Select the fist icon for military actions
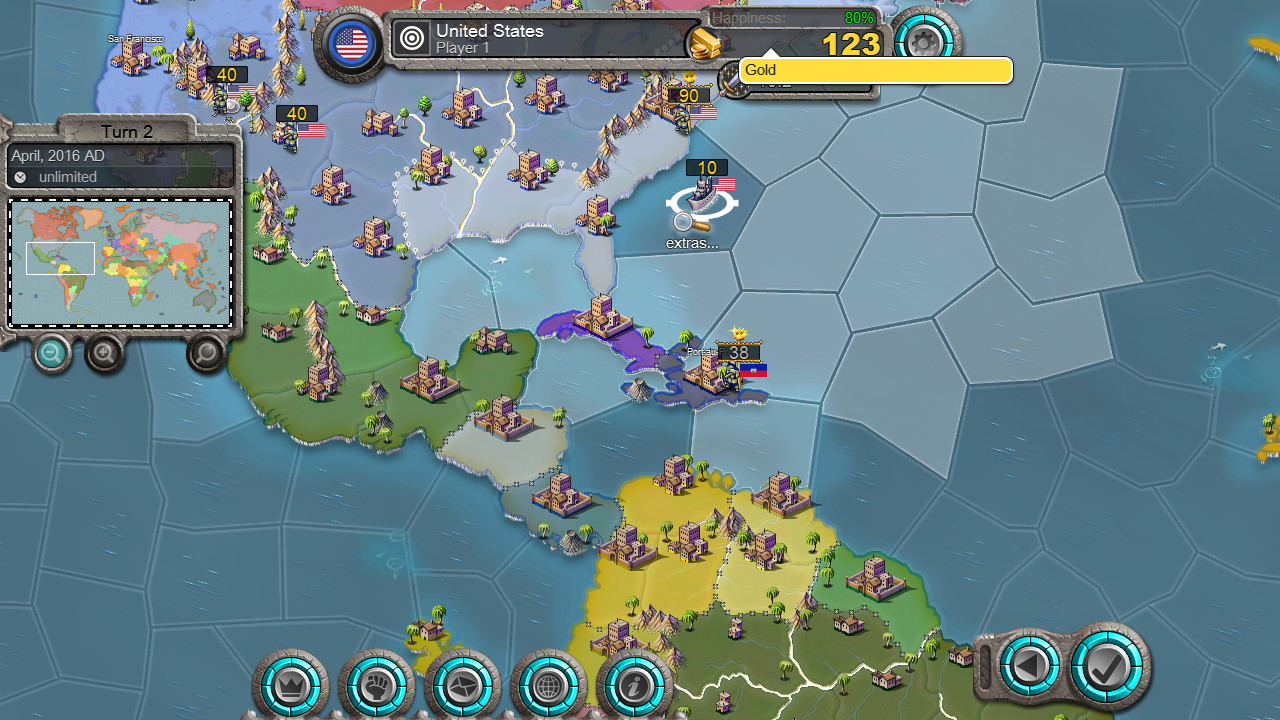 [377, 686]
